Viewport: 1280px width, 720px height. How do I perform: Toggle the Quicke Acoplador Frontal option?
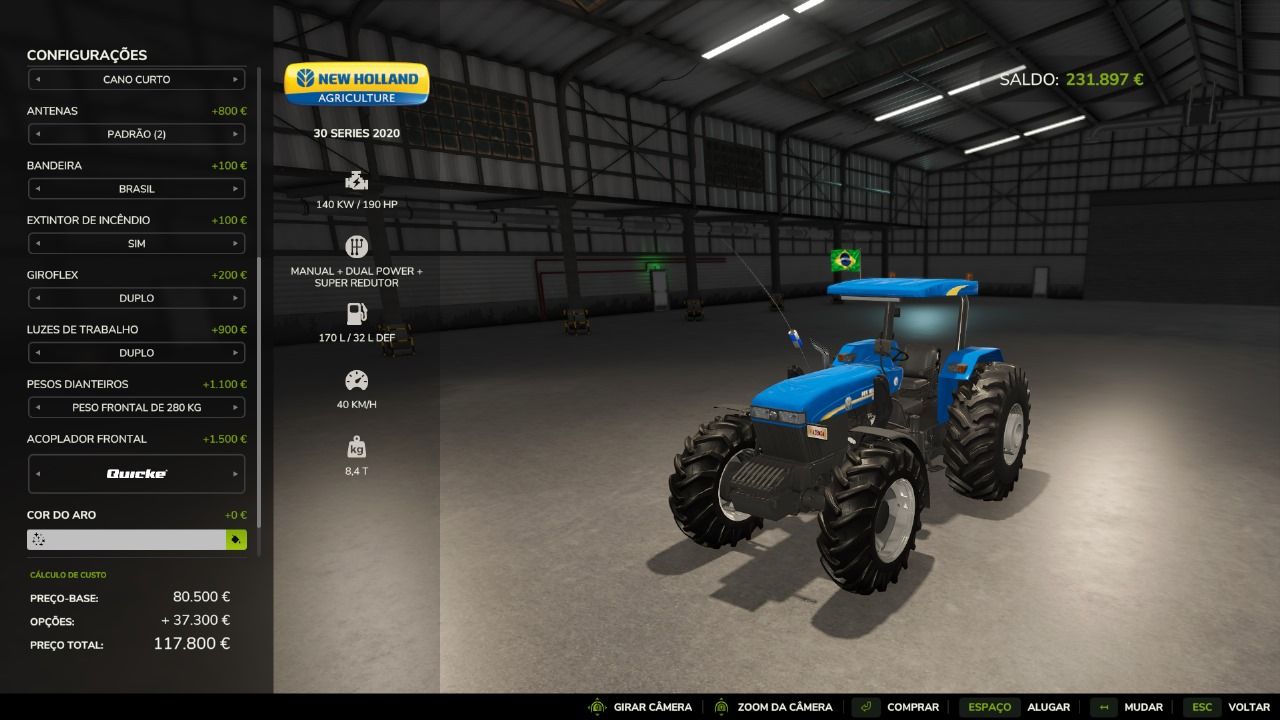click(236, 473)
